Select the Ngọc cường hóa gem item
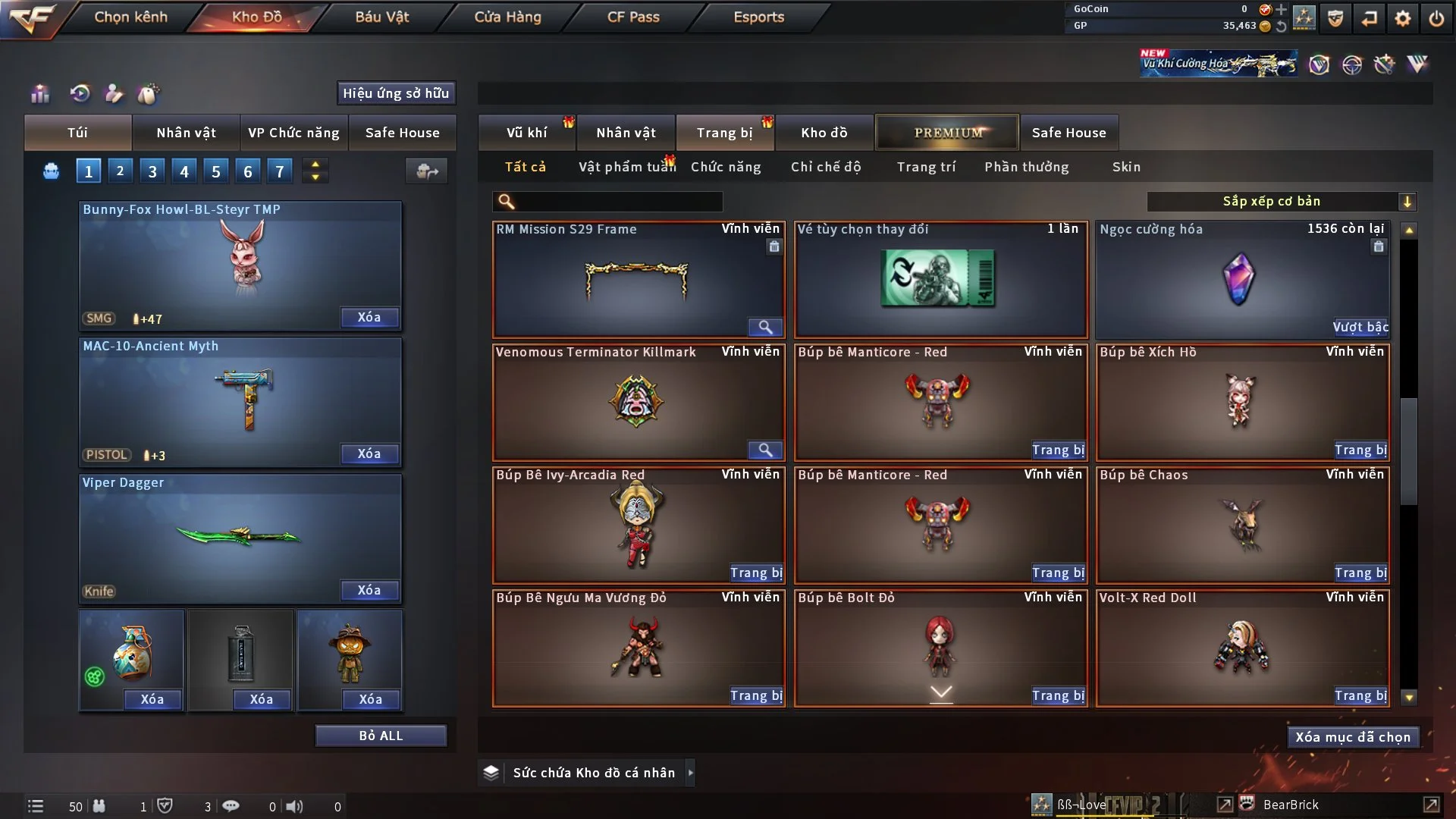The image size is (1456, 819). pyautogui.click(x=1241, y=279)
